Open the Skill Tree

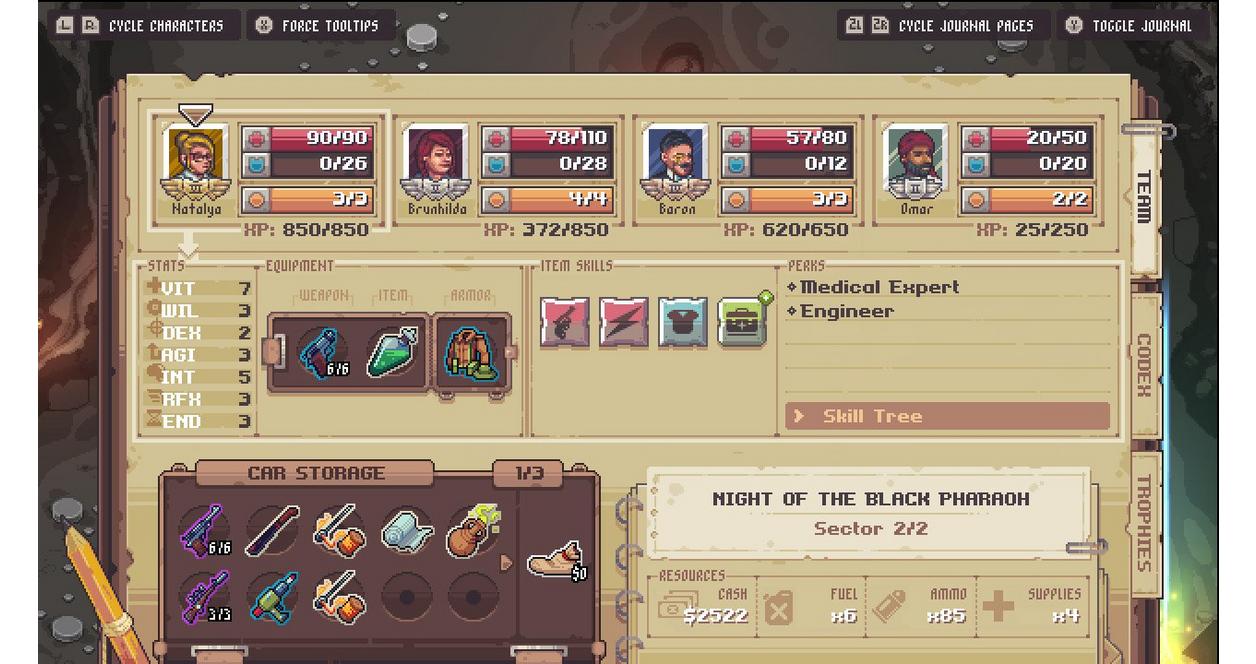[947, 416]
